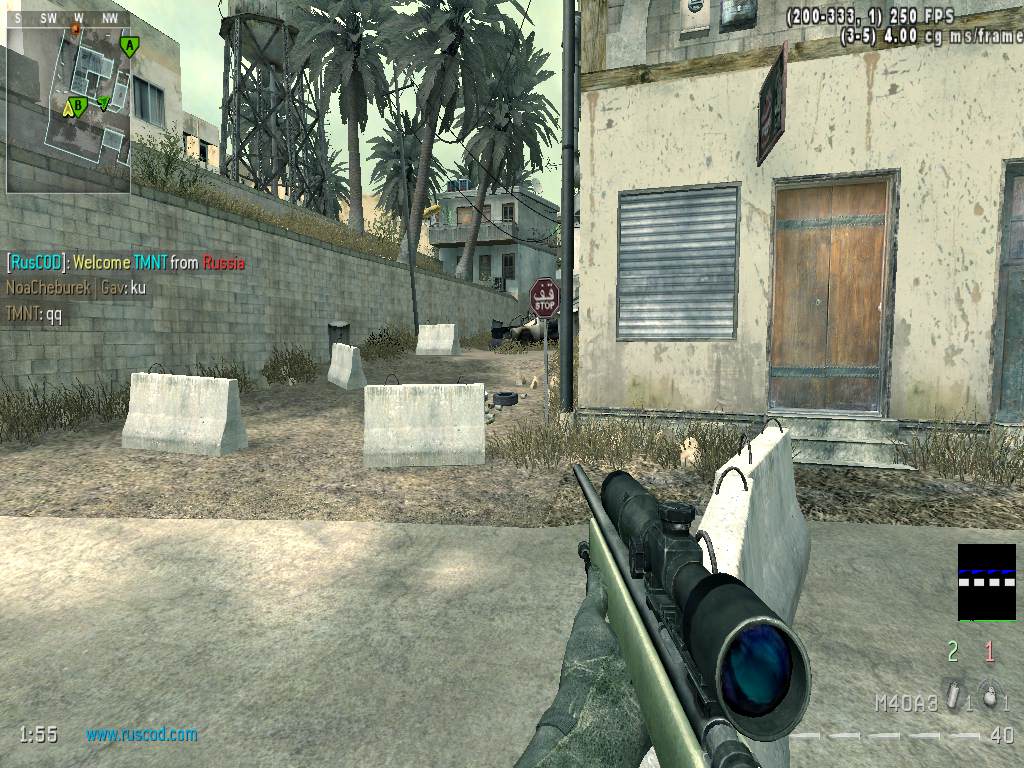Screen dimensions: 1024x768
Task: Select objective B marker on the minimap
Action: tap(79, 104)
